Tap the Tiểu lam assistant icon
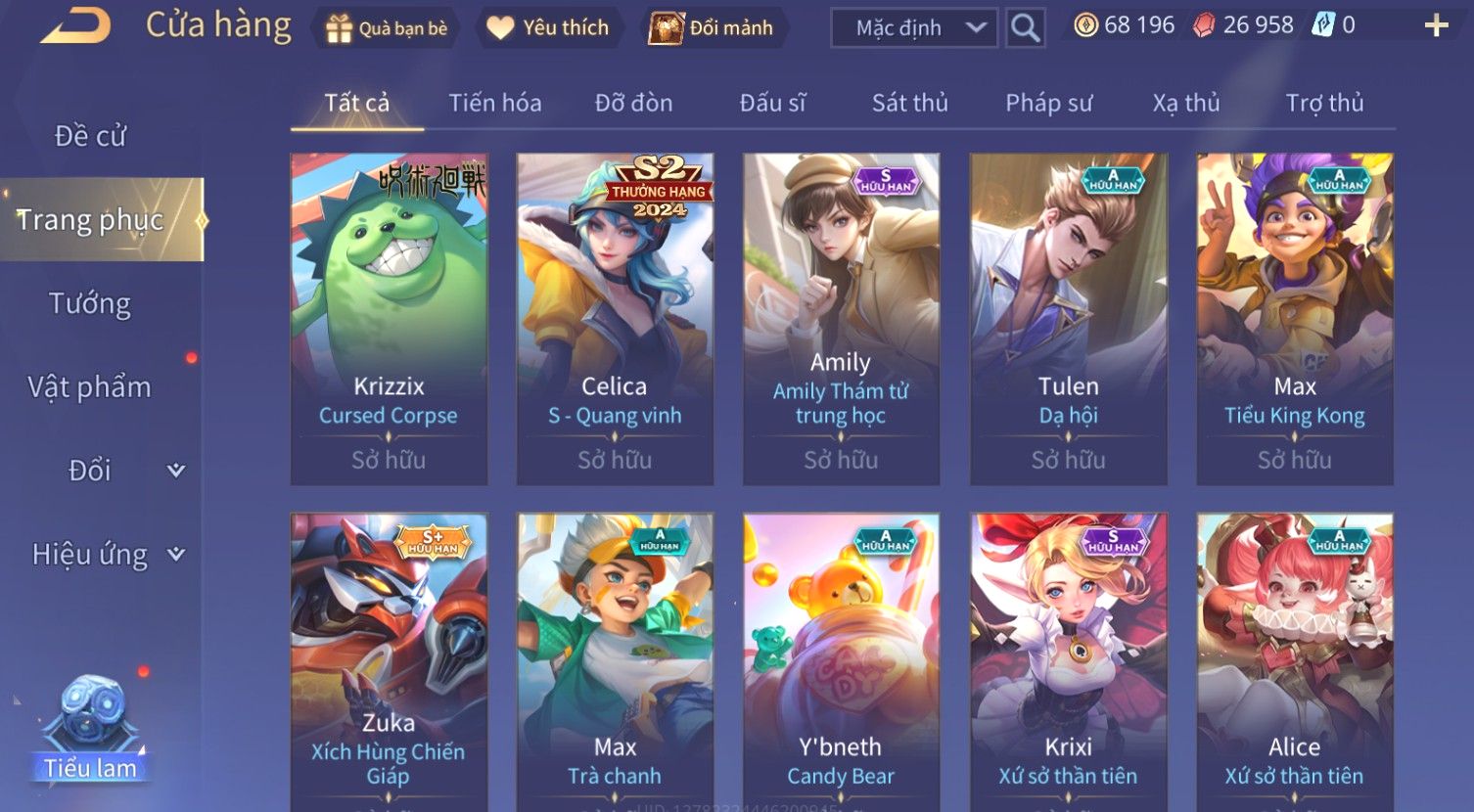This screenshot has width=1474, height=812. click(x=90, y=729)
